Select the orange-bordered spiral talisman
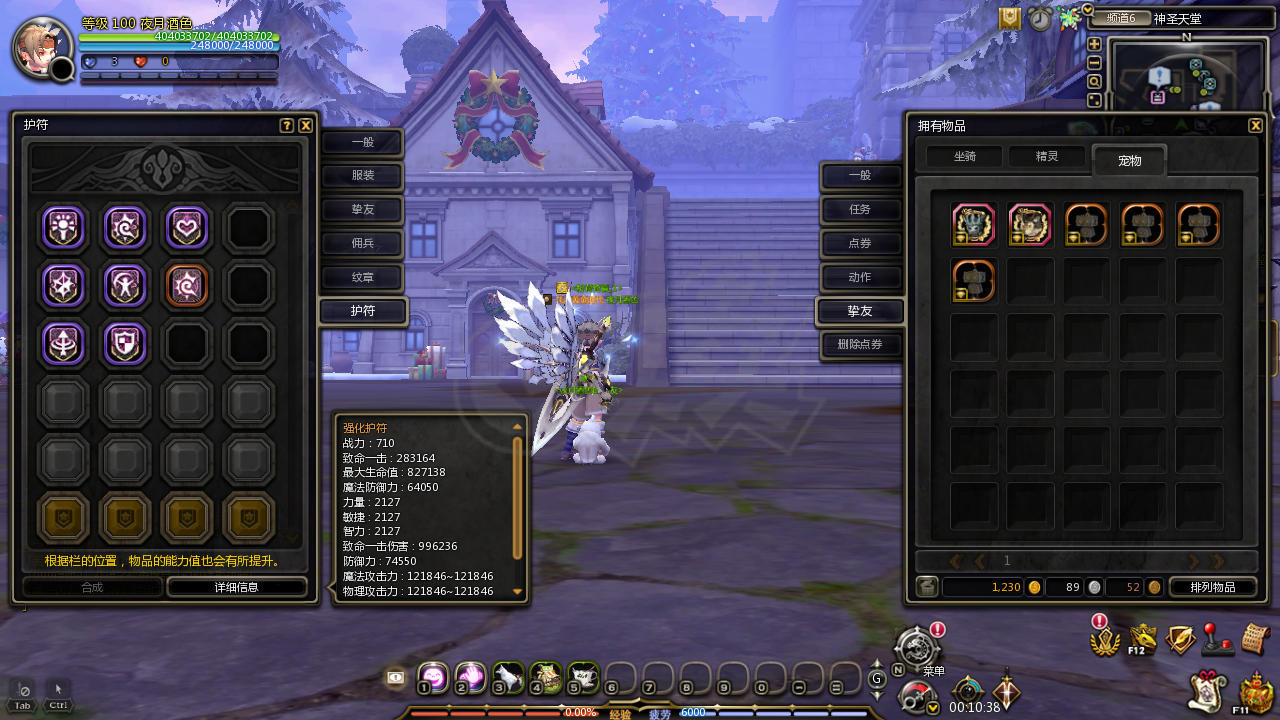The height and width of the screenshot is (720, 1280). (x=186, y=285)
